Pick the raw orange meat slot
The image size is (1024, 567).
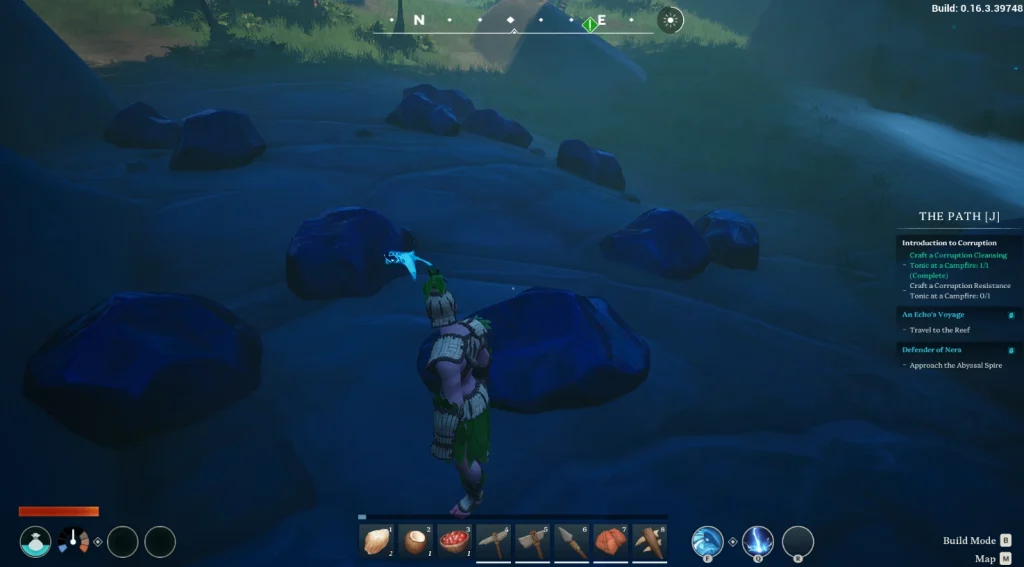click(611, 542)
